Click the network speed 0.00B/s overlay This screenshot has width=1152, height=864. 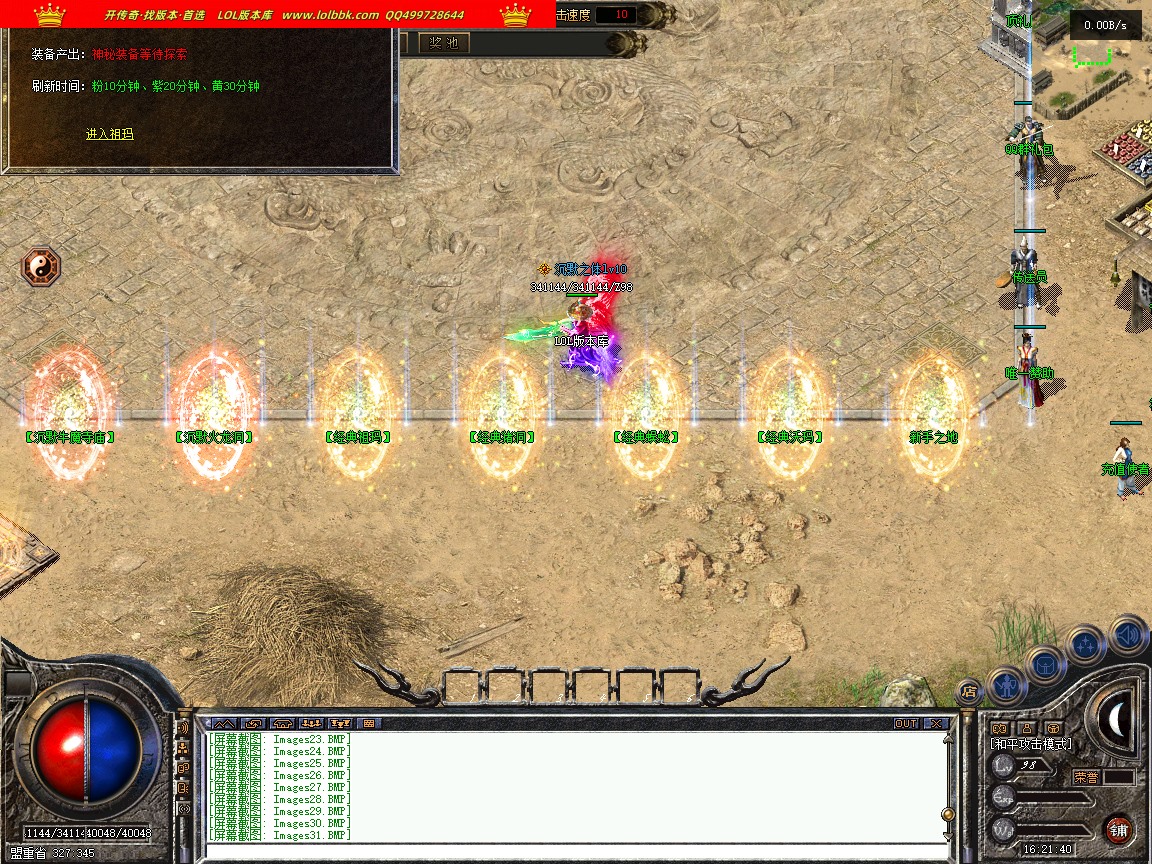click(1104, 25)
